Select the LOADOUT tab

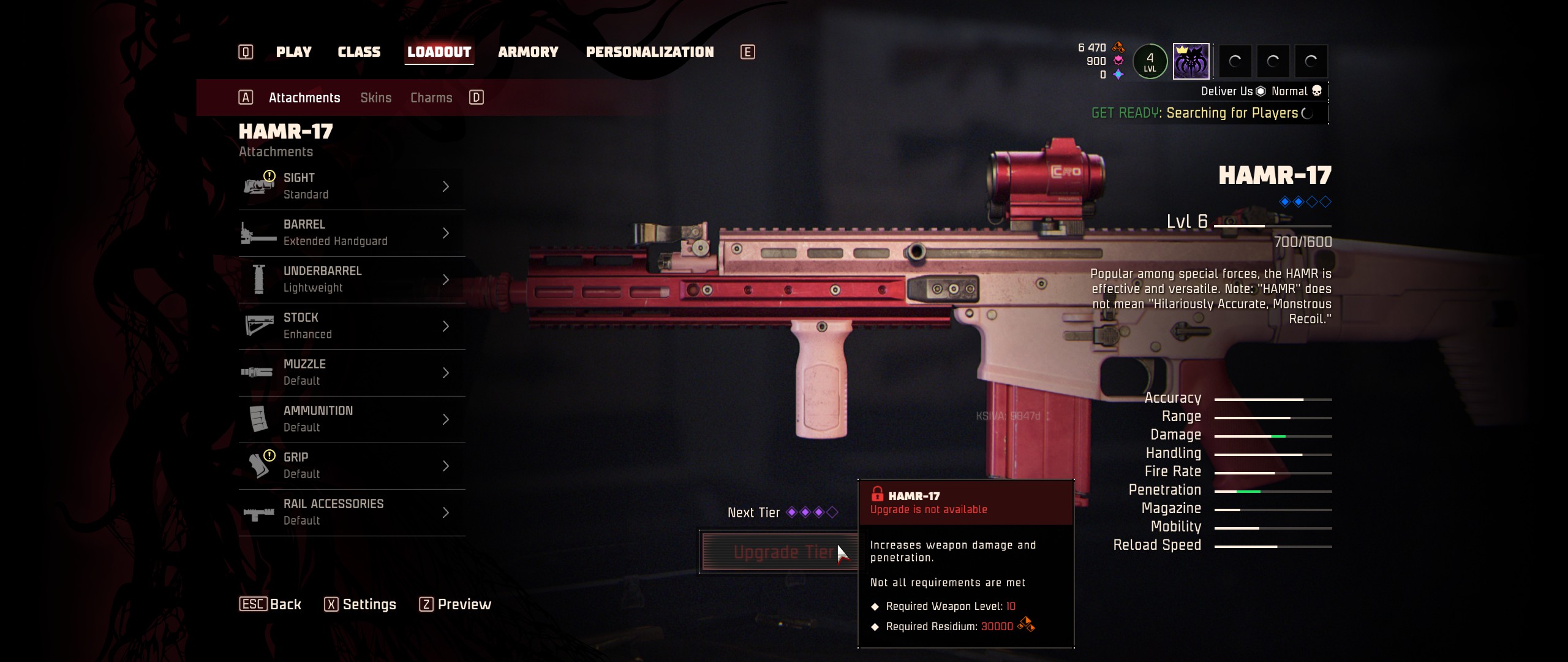point(439,52)
